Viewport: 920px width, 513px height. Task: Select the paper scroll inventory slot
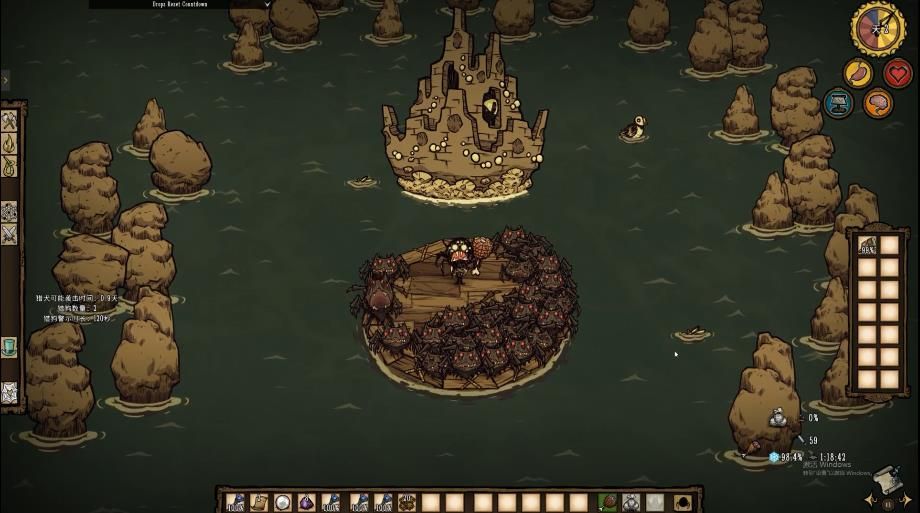pyautogui.click(x=258, y=501)
